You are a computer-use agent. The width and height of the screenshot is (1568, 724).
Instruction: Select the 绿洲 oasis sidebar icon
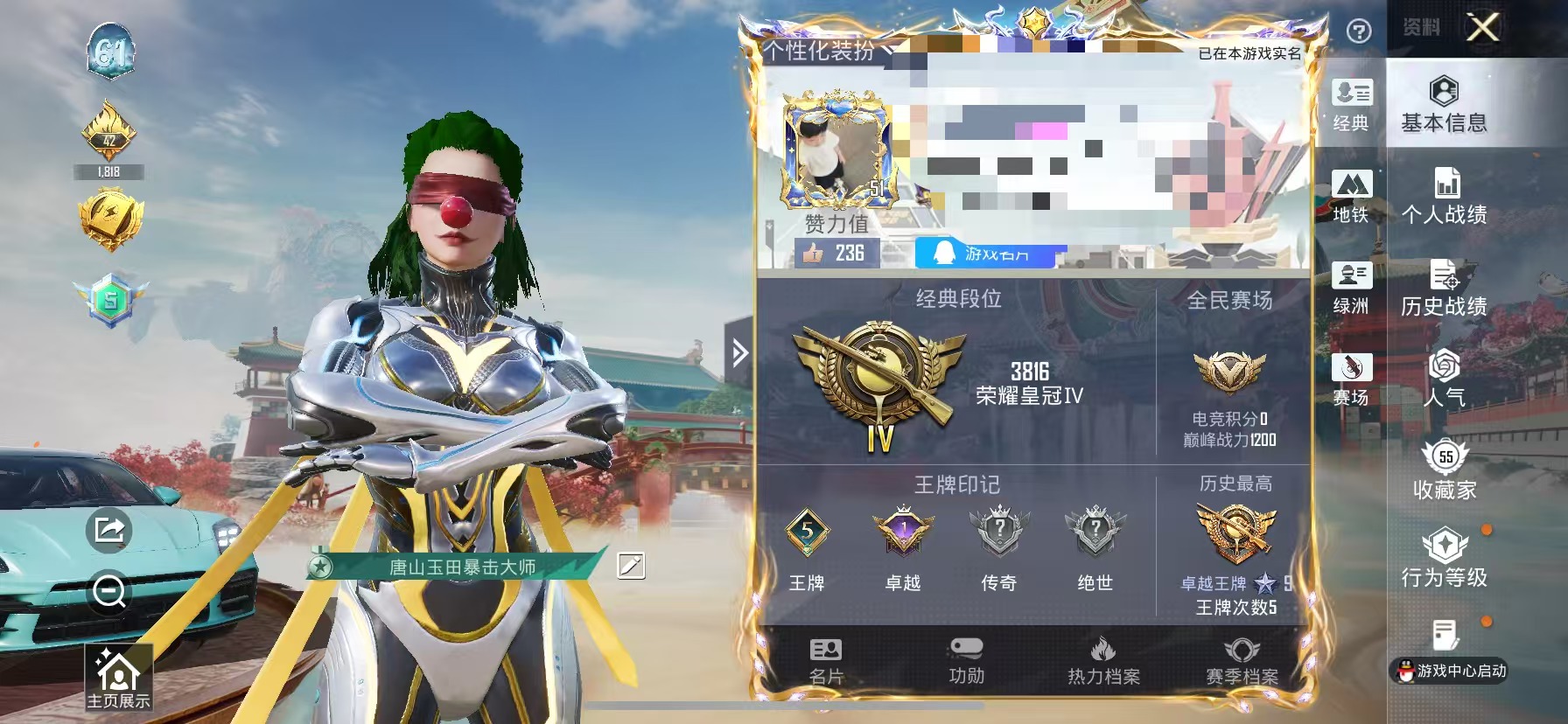click(x=1353, y=289)
